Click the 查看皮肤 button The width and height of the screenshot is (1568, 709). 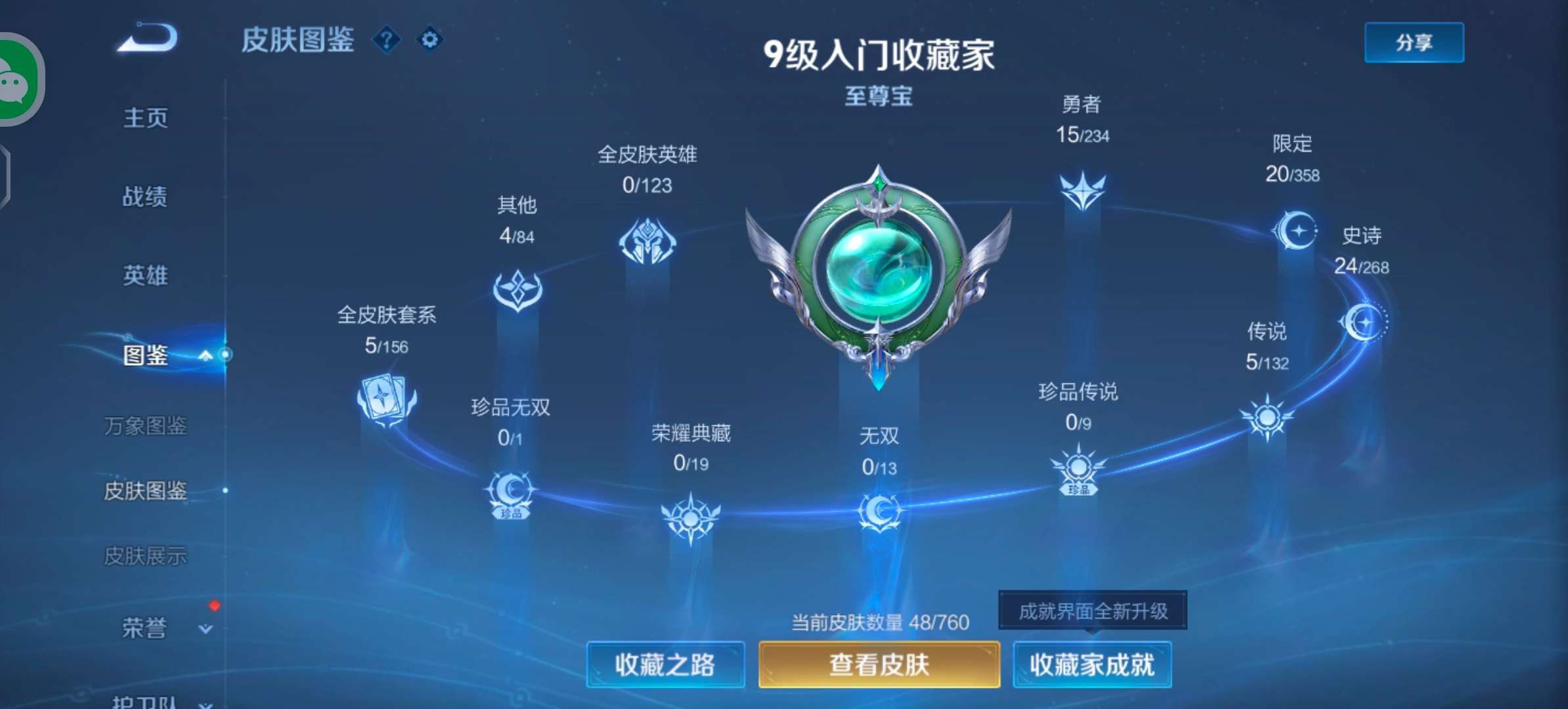pos(879,665)
